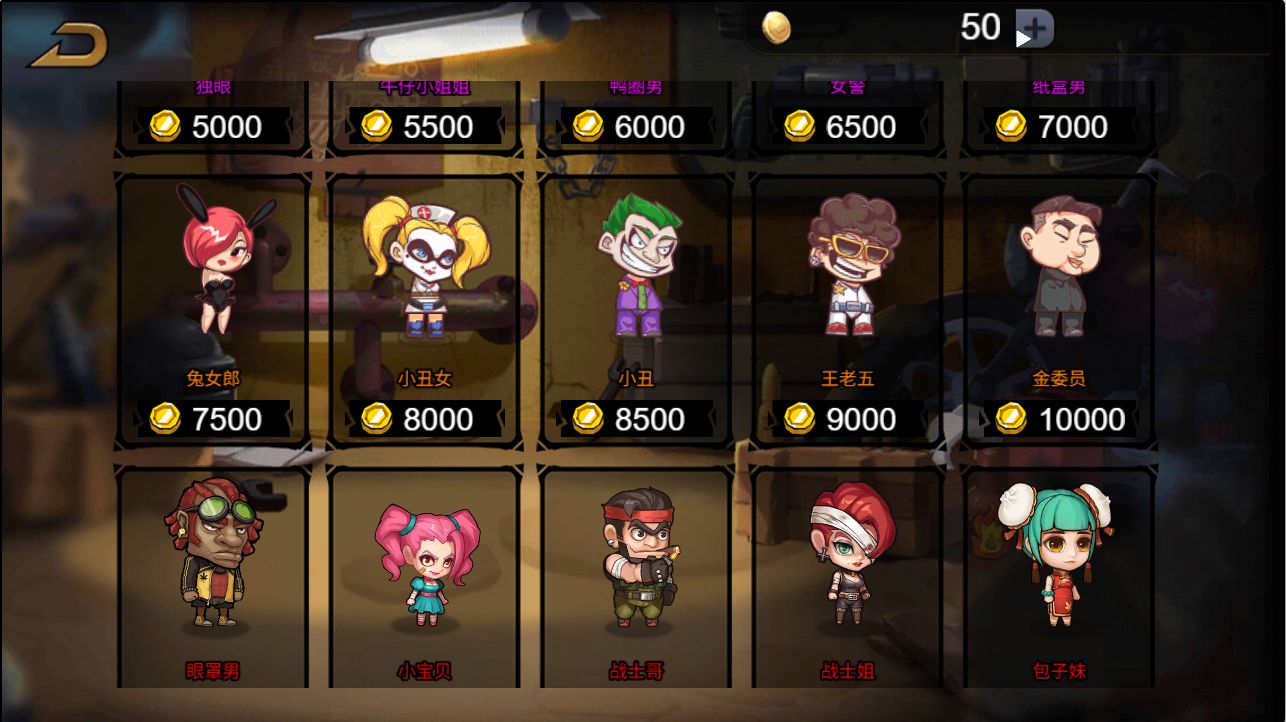Click the coin icon on 小丑's 8500 price

[x=588, y=419]
